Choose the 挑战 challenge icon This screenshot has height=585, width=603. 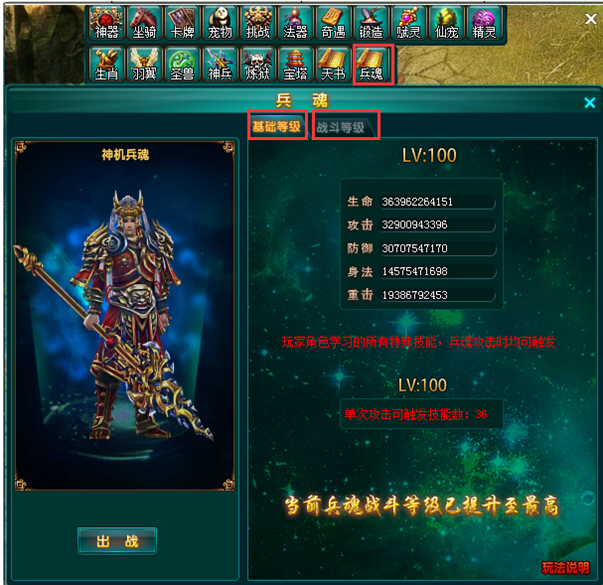click(x=257, y=24)
